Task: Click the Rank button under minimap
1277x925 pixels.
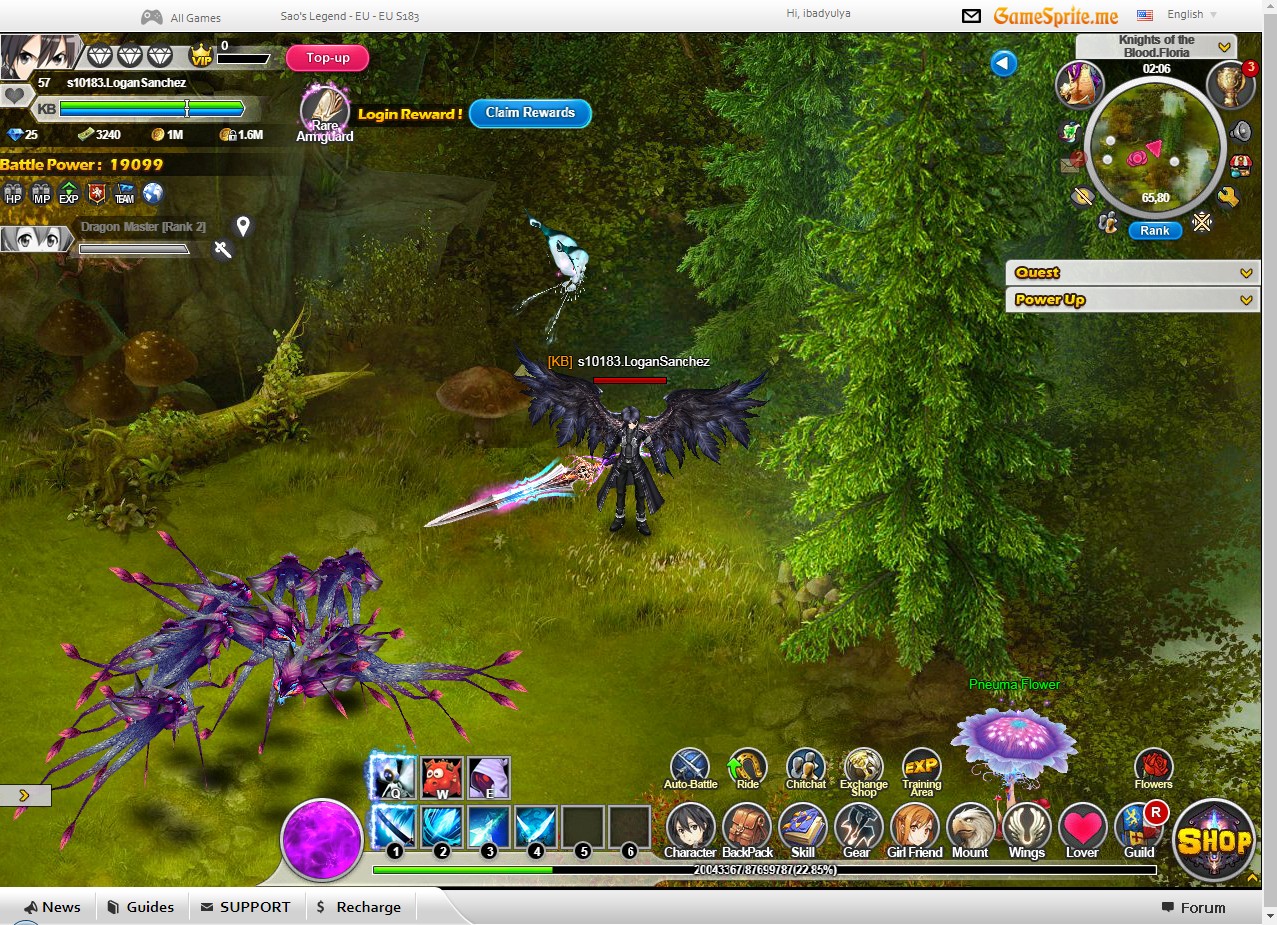Action: click(1154, 230)
